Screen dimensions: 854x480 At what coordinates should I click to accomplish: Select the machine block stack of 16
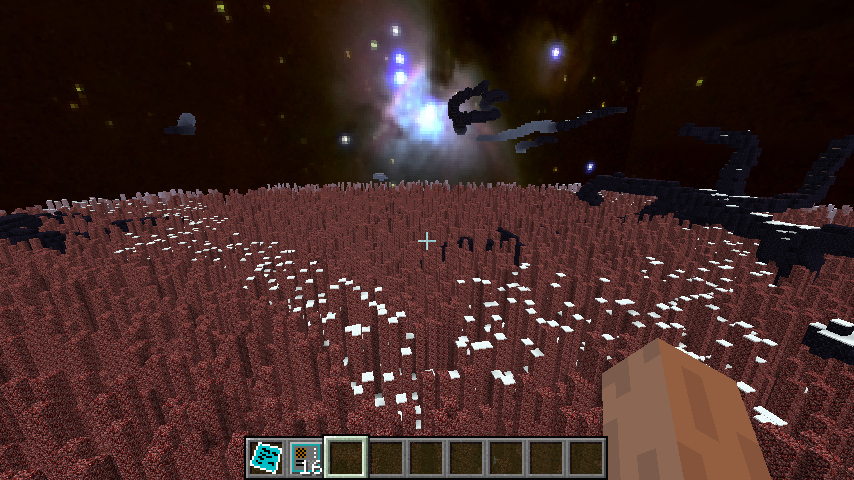(306, 457)
